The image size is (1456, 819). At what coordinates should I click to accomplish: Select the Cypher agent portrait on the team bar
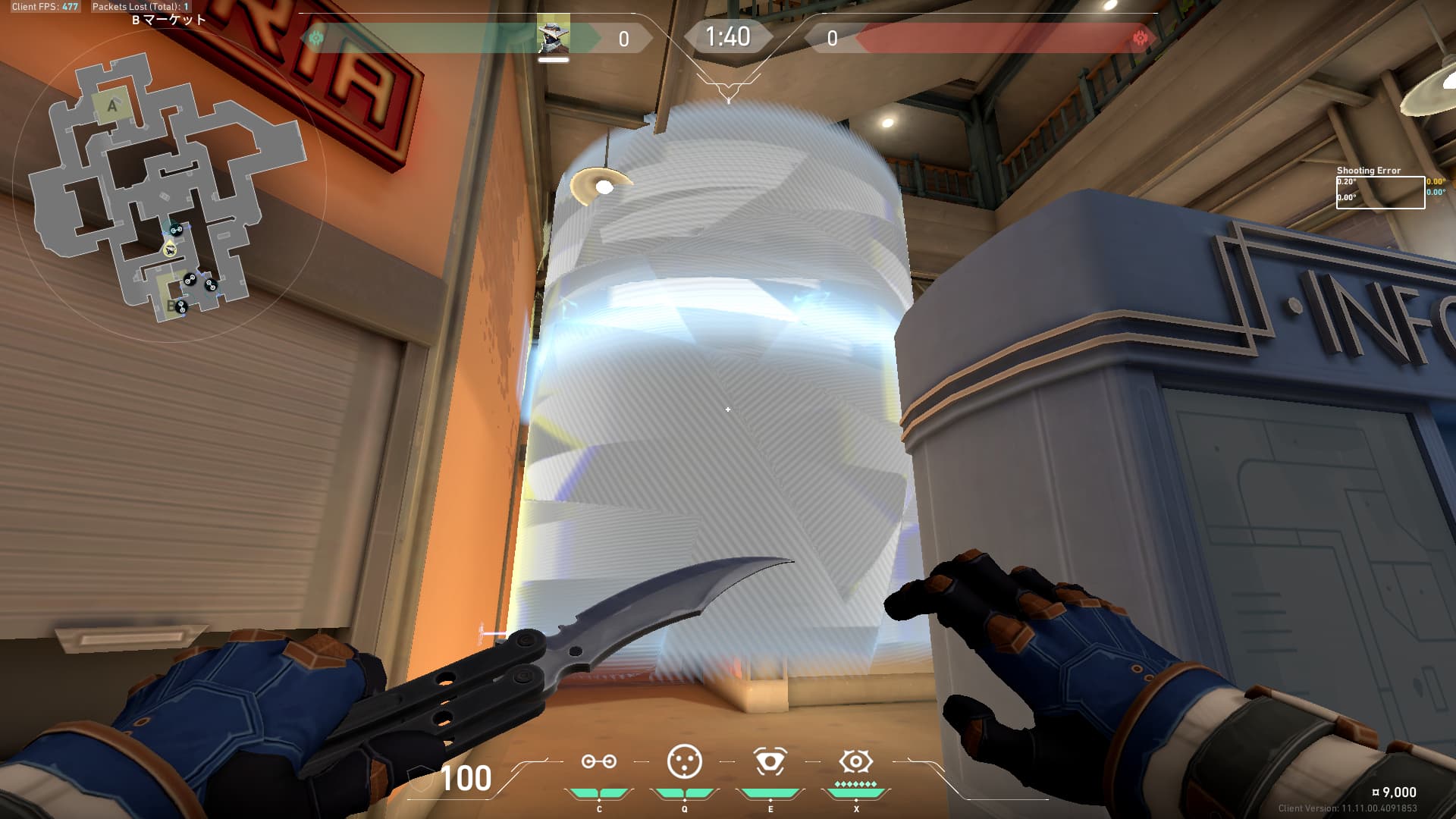click(x=554, y=36)
